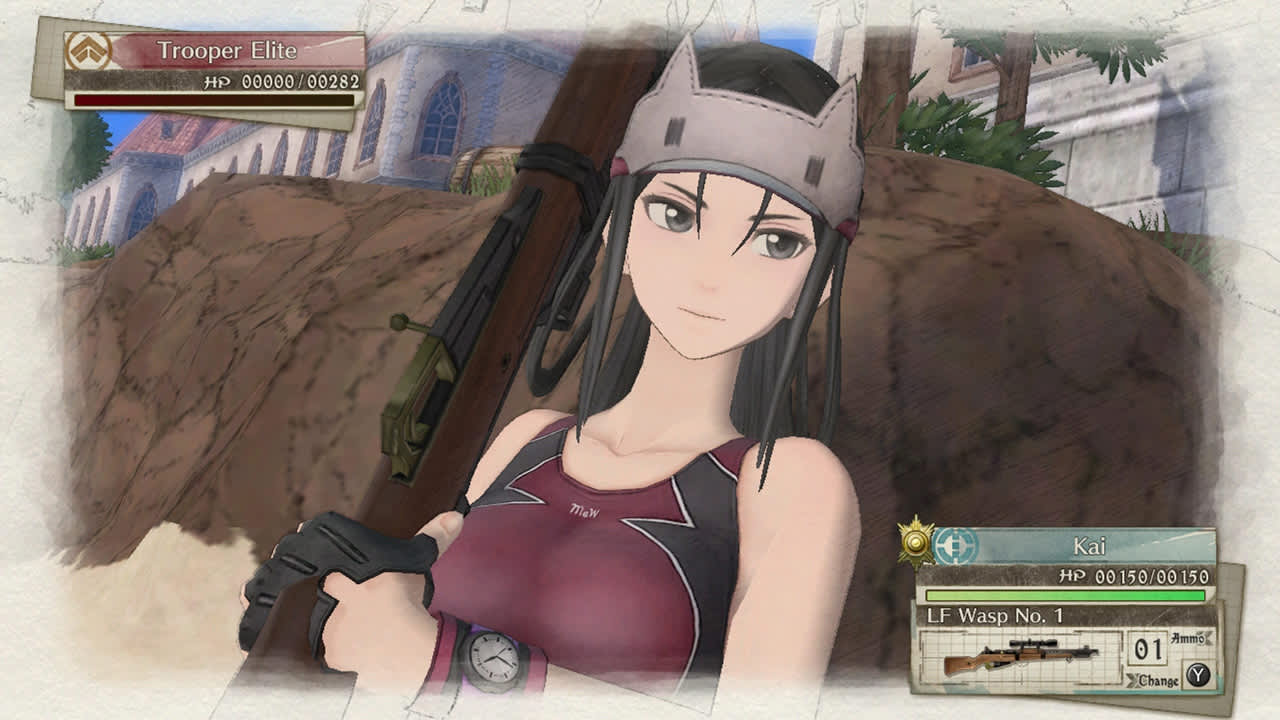
Task: Click the LF Wasp No. 1 weapon name
Action: coord(995,616)
